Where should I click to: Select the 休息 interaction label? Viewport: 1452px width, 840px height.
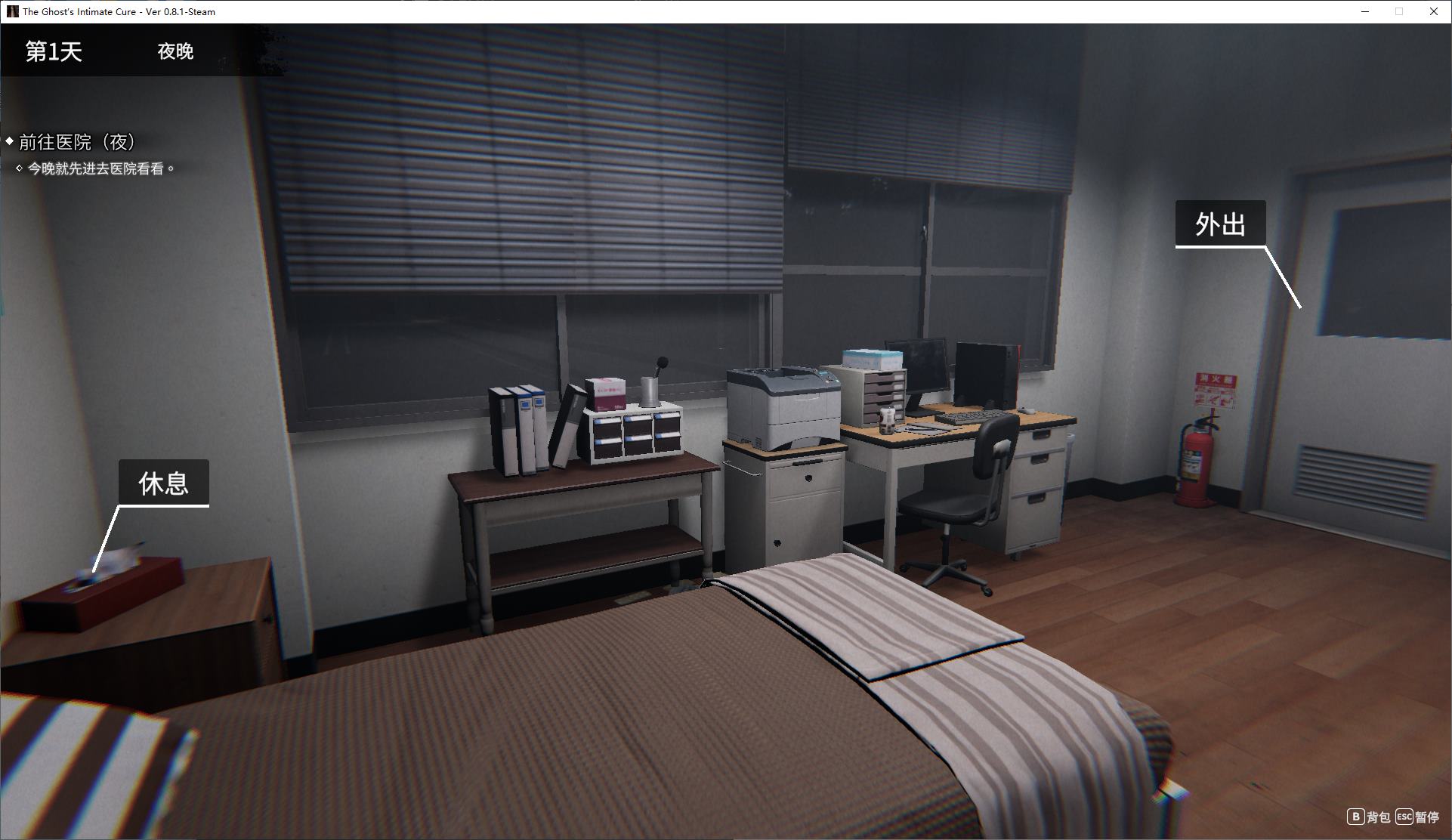162,482
